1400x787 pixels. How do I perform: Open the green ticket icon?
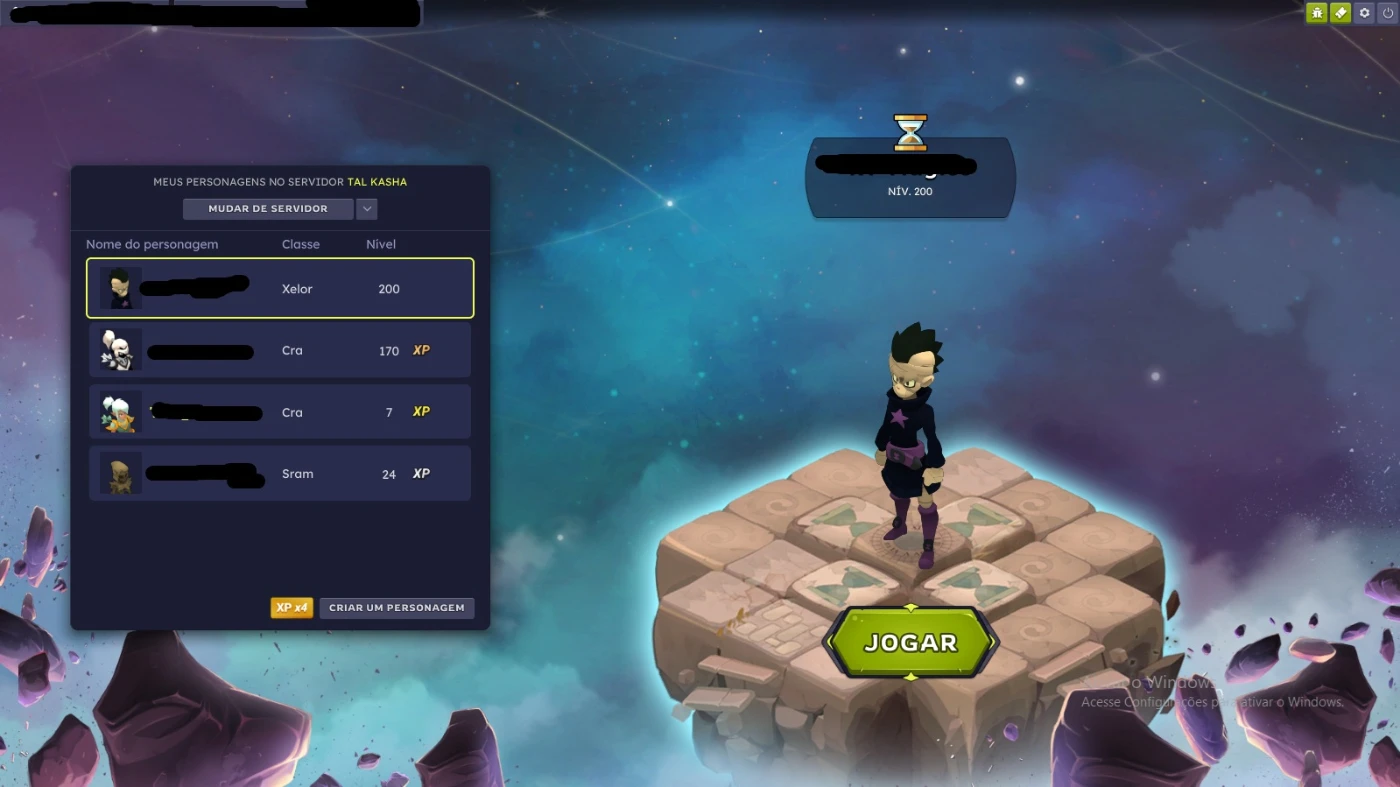point(1340,13)
